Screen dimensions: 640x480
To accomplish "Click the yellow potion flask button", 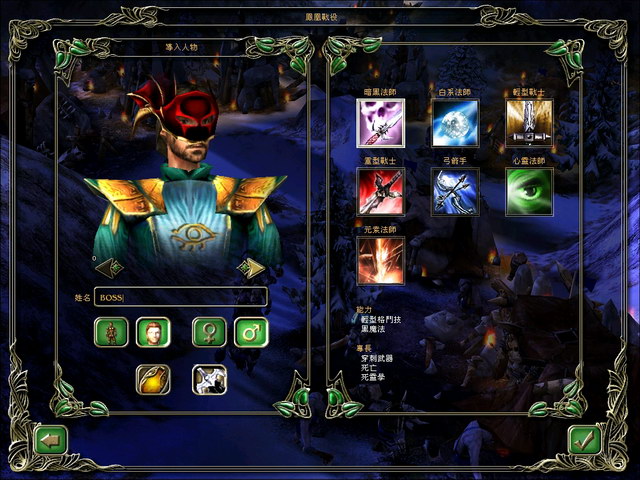I will pyautogui.click(x=153, y=379).
